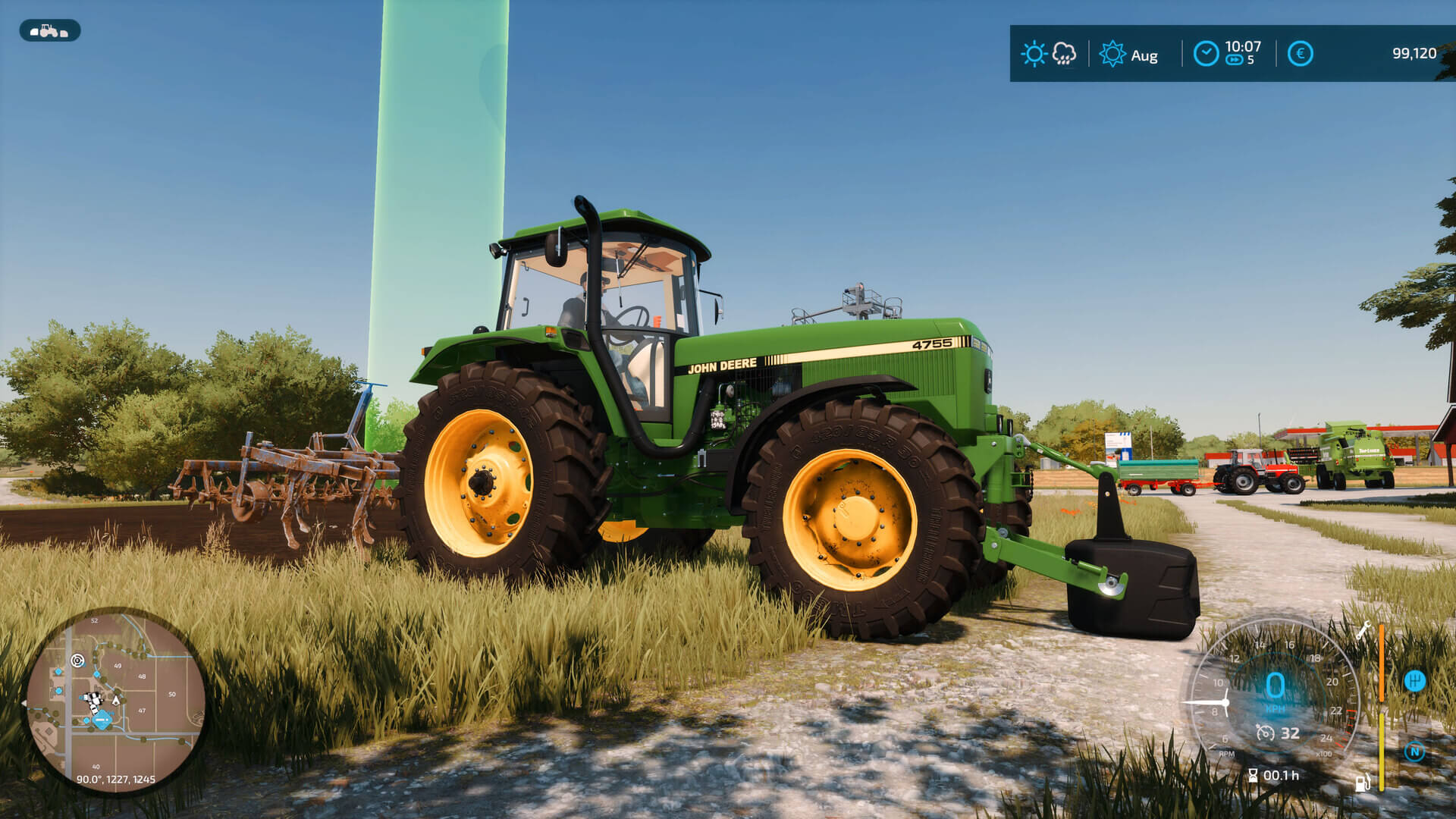The width and height of the screenshot is (1456, 819).
Task: Click the vehicle selector icon pill
Action: tap(49, 31)
